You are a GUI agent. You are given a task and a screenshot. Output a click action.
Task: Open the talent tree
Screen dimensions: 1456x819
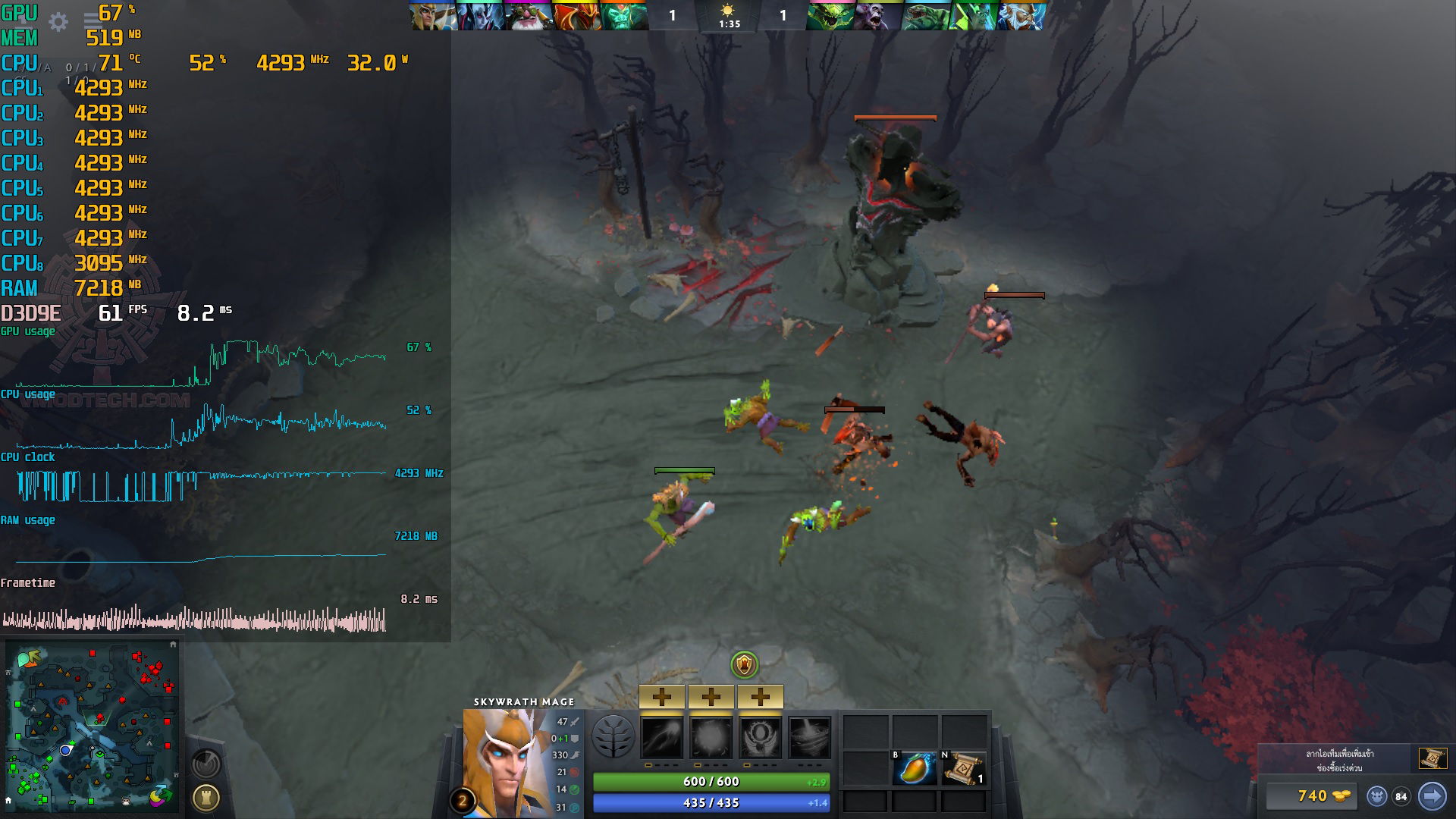coord(613,737)
